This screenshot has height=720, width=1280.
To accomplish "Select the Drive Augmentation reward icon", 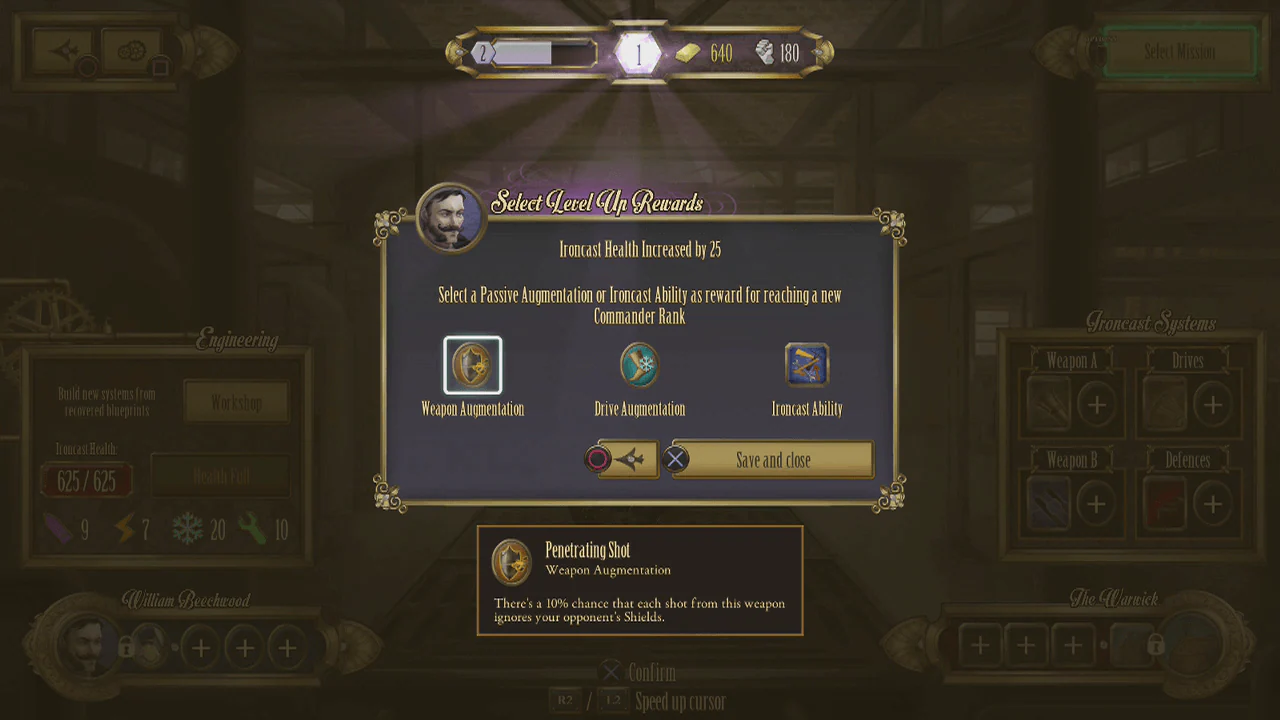I will click(639, 364).
